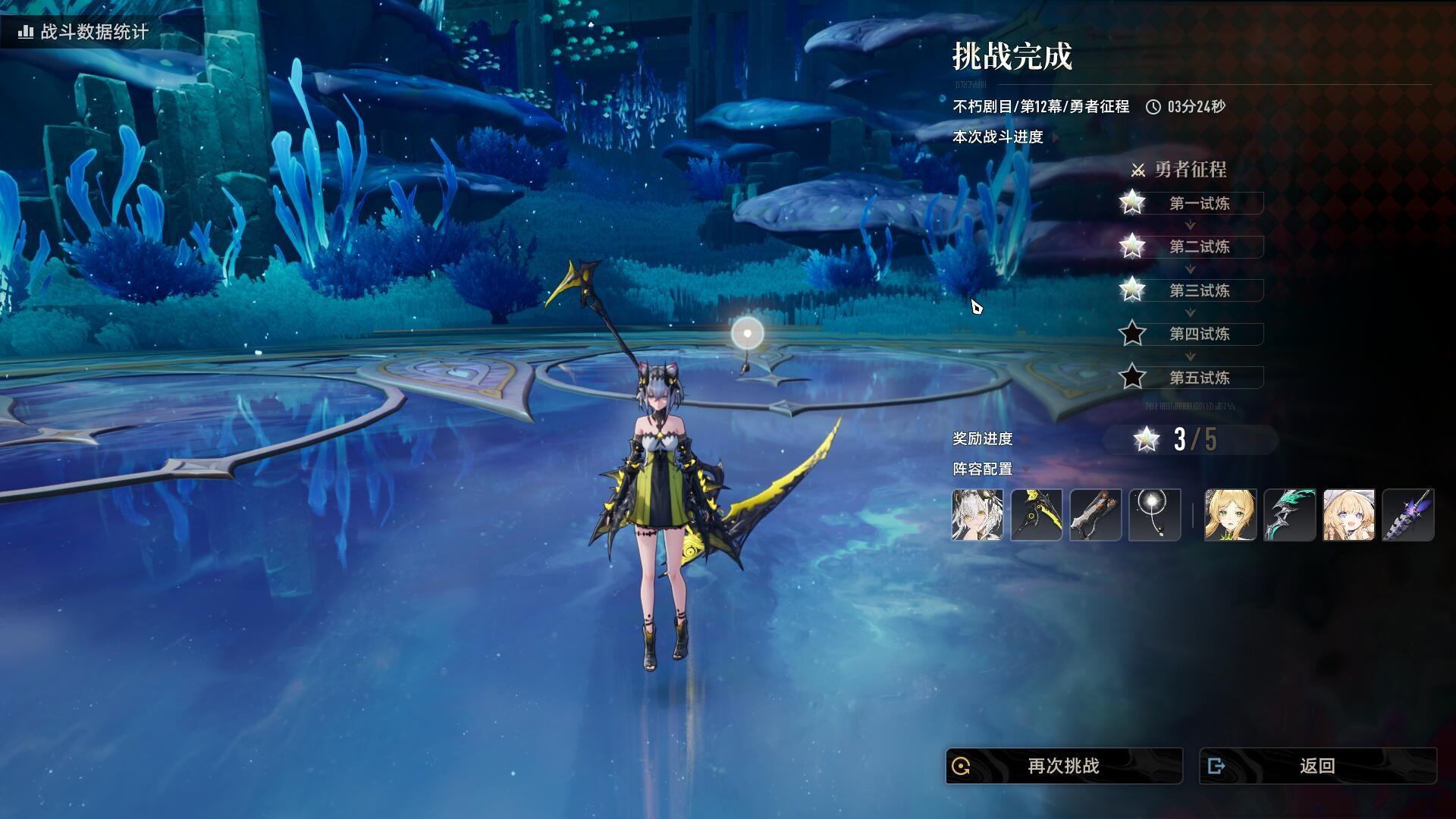Inspect the purple spiked weapon icon

(1407, 515)
